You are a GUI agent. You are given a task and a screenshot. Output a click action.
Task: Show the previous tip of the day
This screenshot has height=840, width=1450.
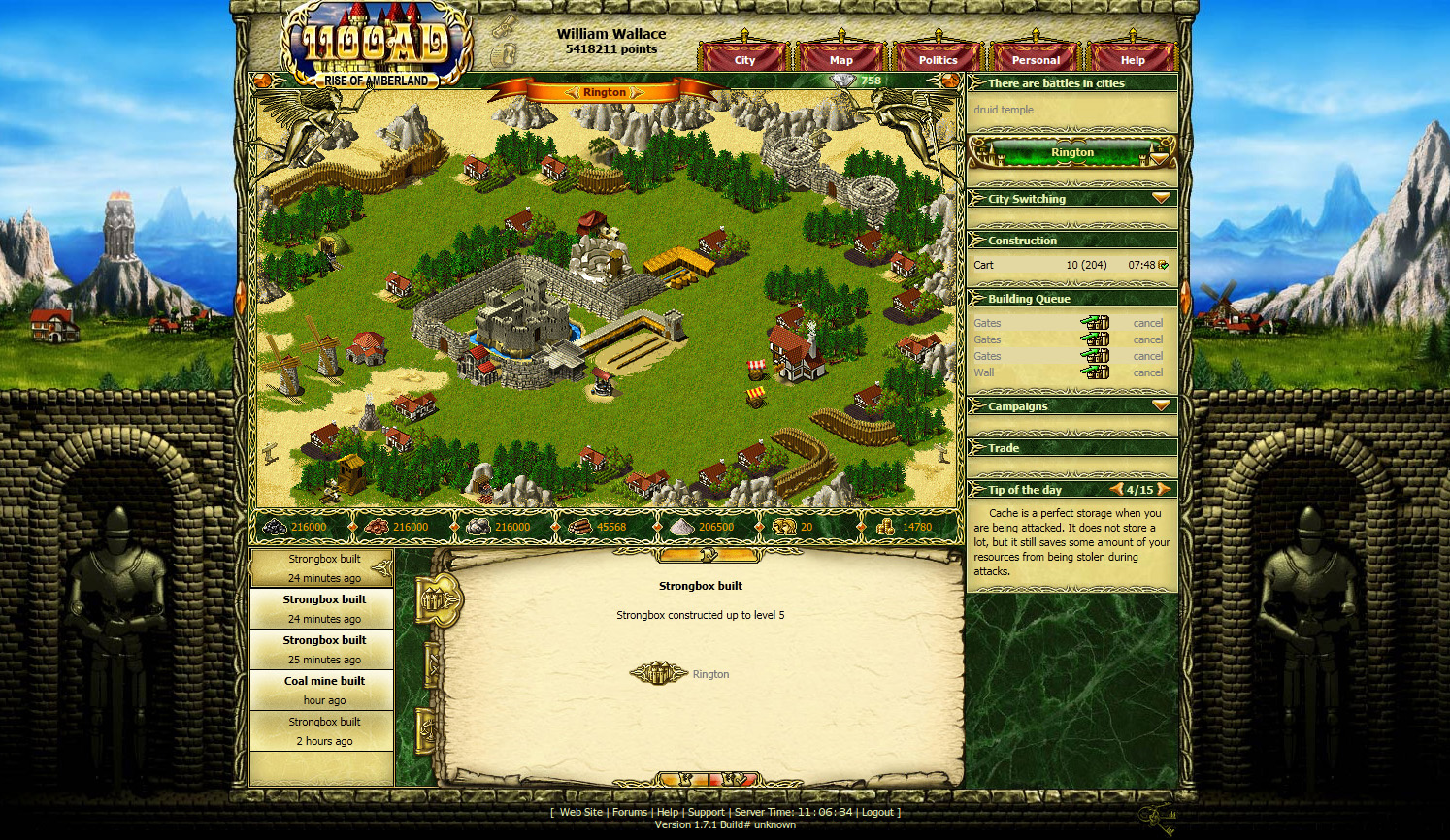(x=1117, y=490)
